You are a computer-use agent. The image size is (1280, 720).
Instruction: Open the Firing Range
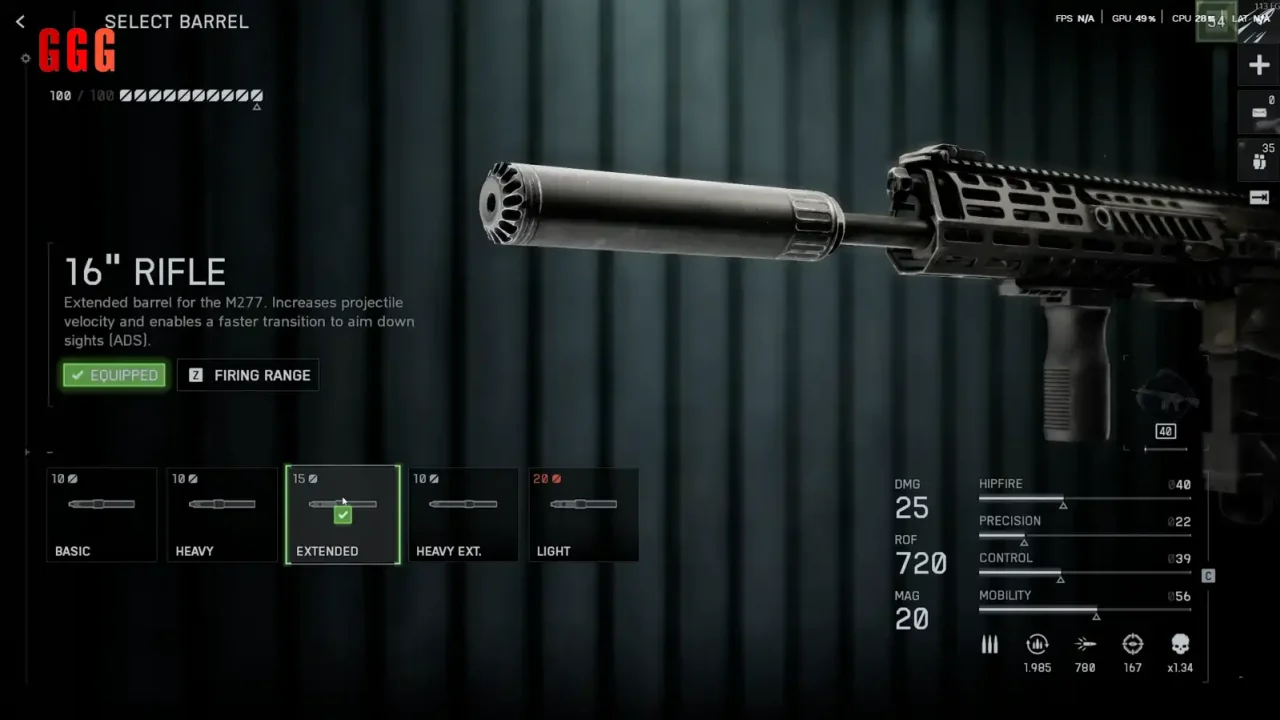[248, 375]
